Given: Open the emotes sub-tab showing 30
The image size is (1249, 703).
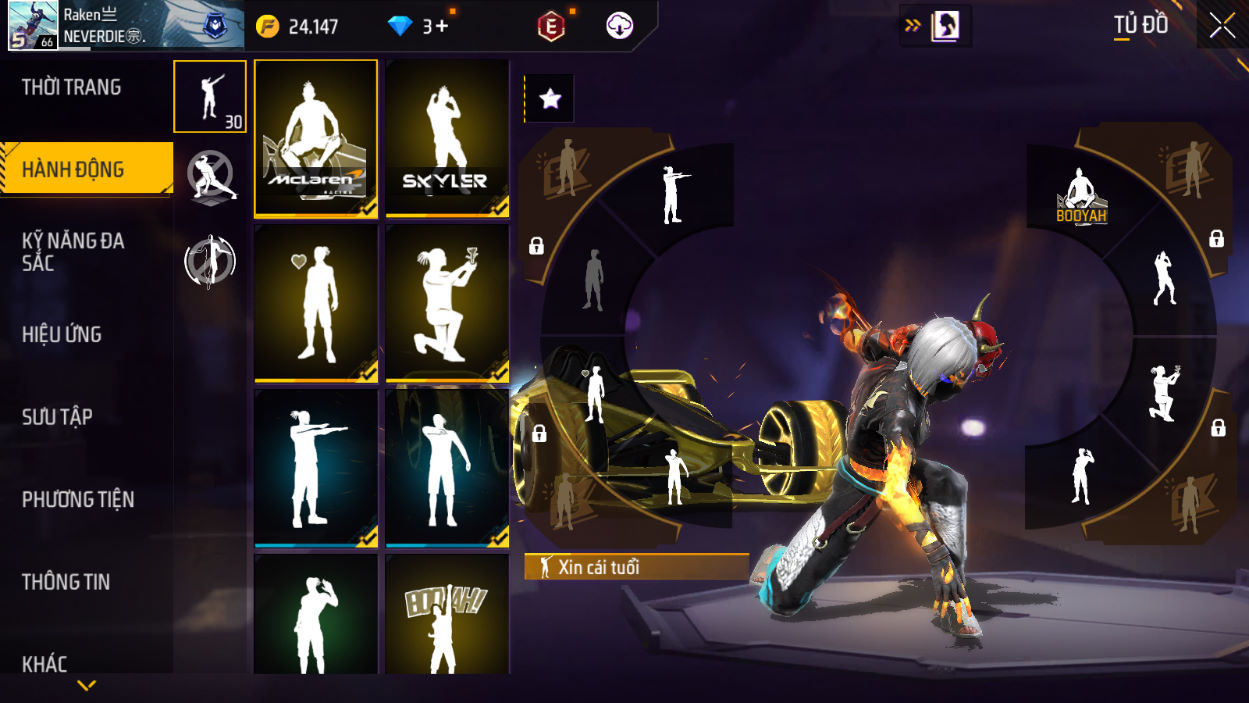Looking at the screenshot, I should click(x=210, y=97).
